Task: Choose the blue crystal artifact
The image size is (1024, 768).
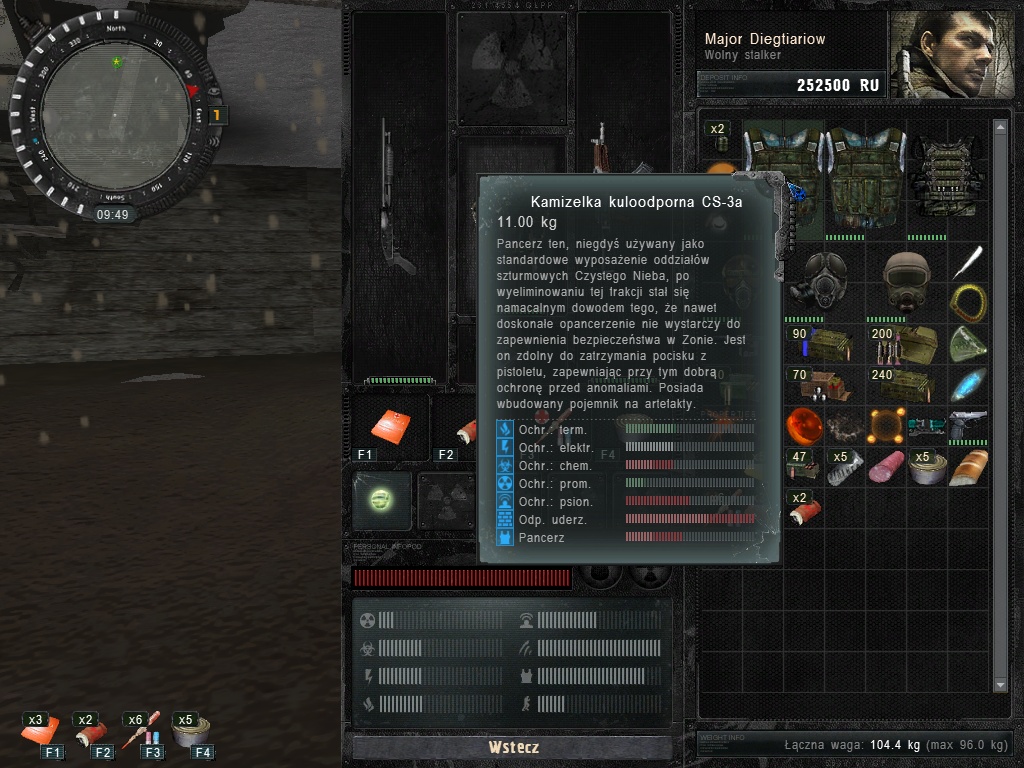Action: pyautogui.click(x=968, y=385)
